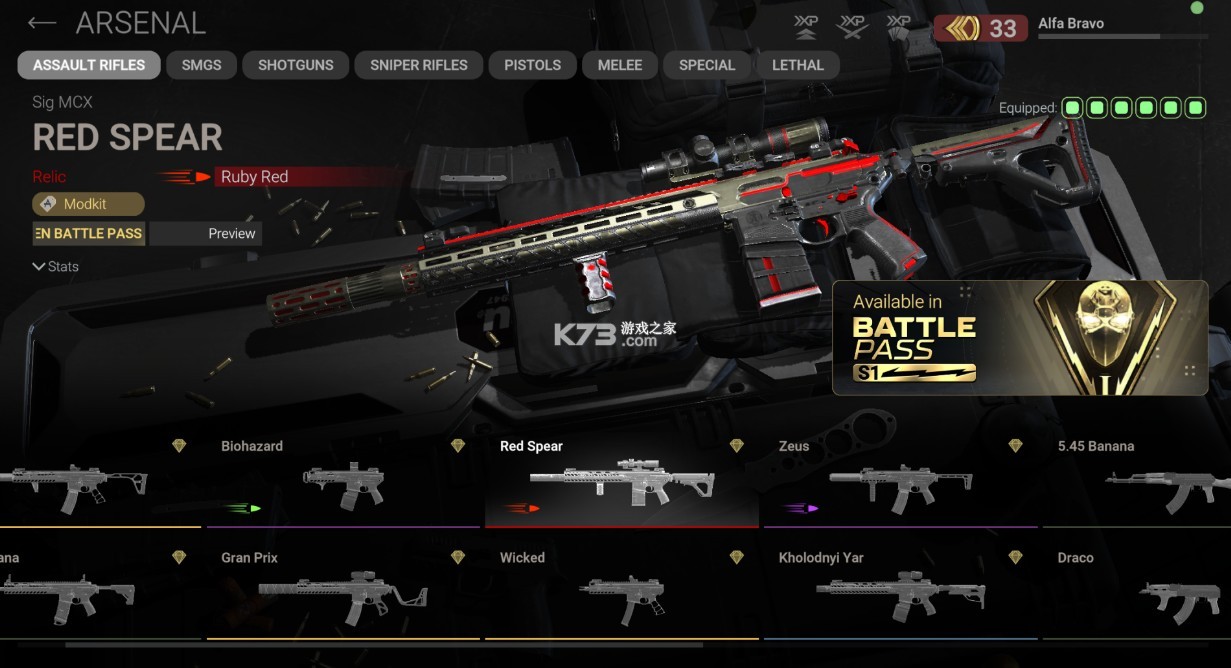
Task: Choose the Special category tab
Action: click(706, 65)
